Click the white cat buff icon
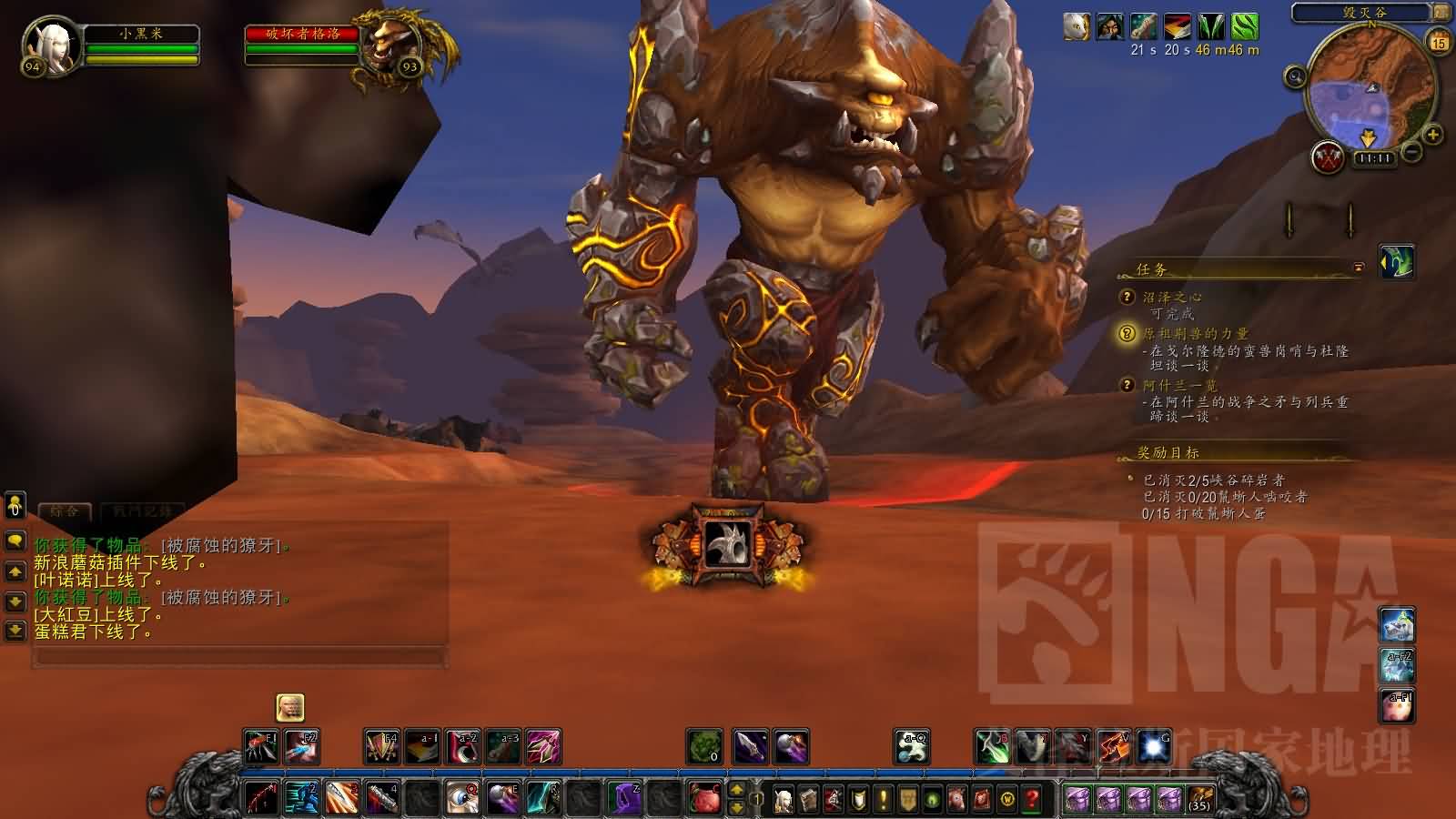 pos(1077,26)
